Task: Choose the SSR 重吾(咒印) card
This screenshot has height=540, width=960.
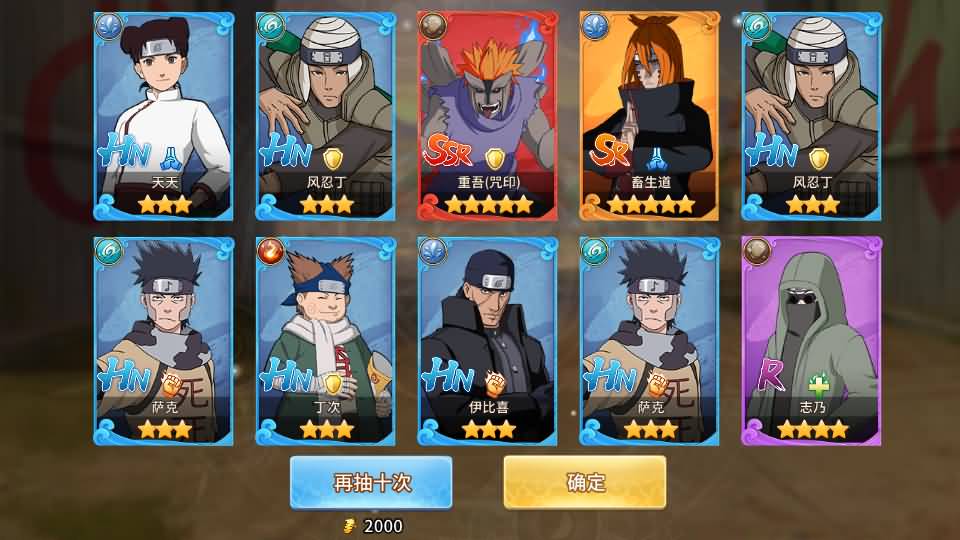Action: pyautogui.click(x=488, y=116)
